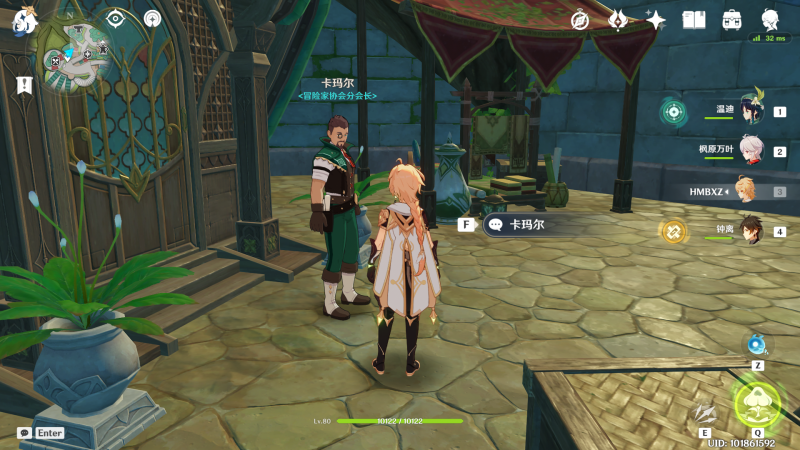Image resolution: width=800 pixels, height=450 pixels.
Task: Open the Wish star icon
Action: click(656, 20)
